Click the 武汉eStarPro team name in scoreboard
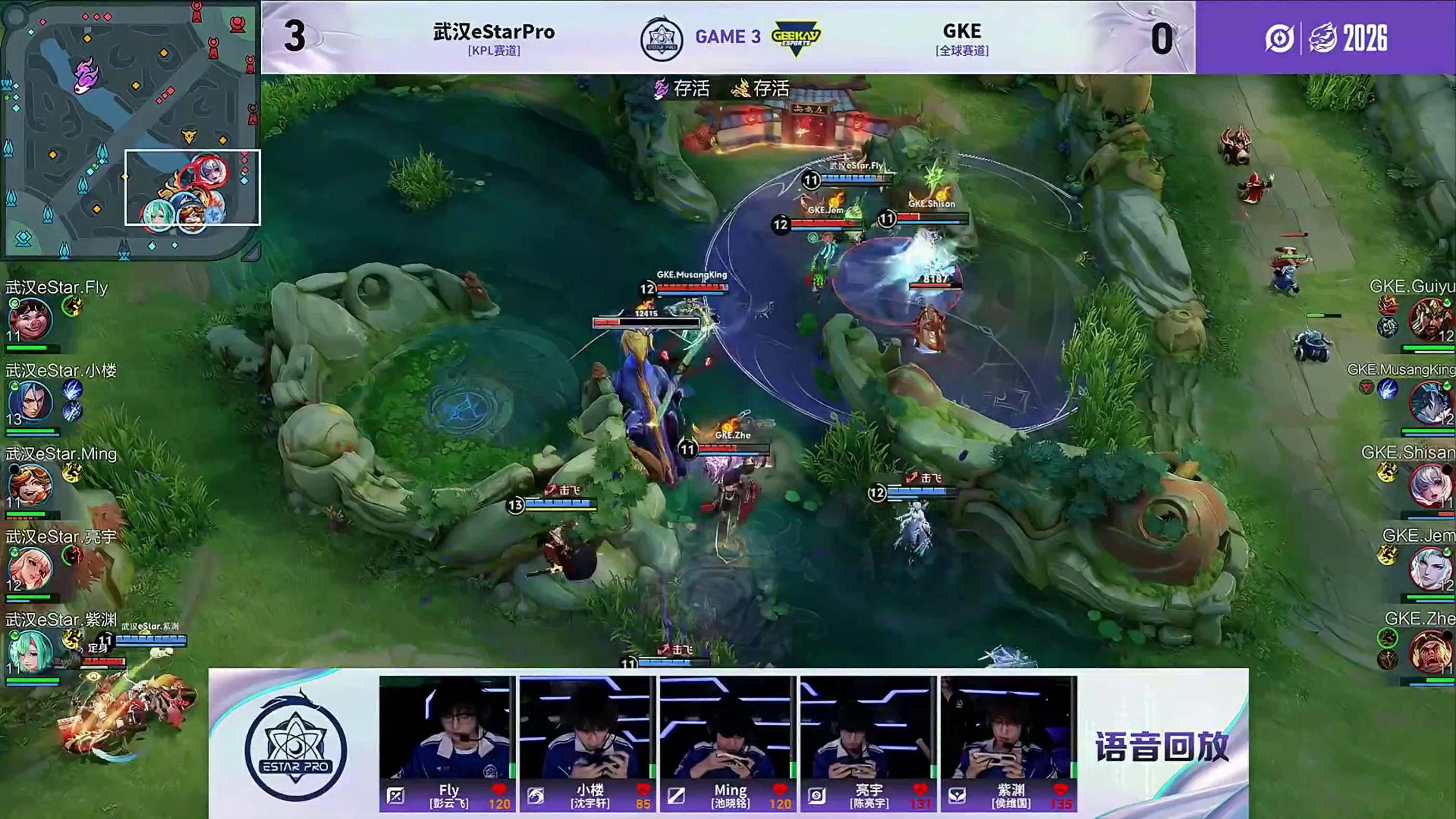 pyautogui.click(x=494, y=32)
